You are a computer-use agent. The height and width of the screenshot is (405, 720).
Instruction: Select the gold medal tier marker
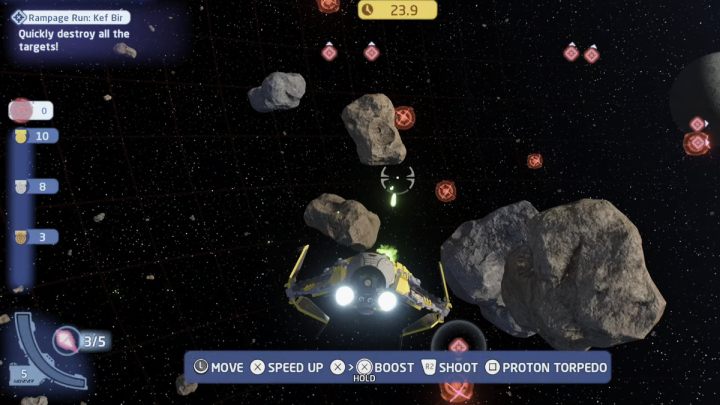(x=21, y=136)
